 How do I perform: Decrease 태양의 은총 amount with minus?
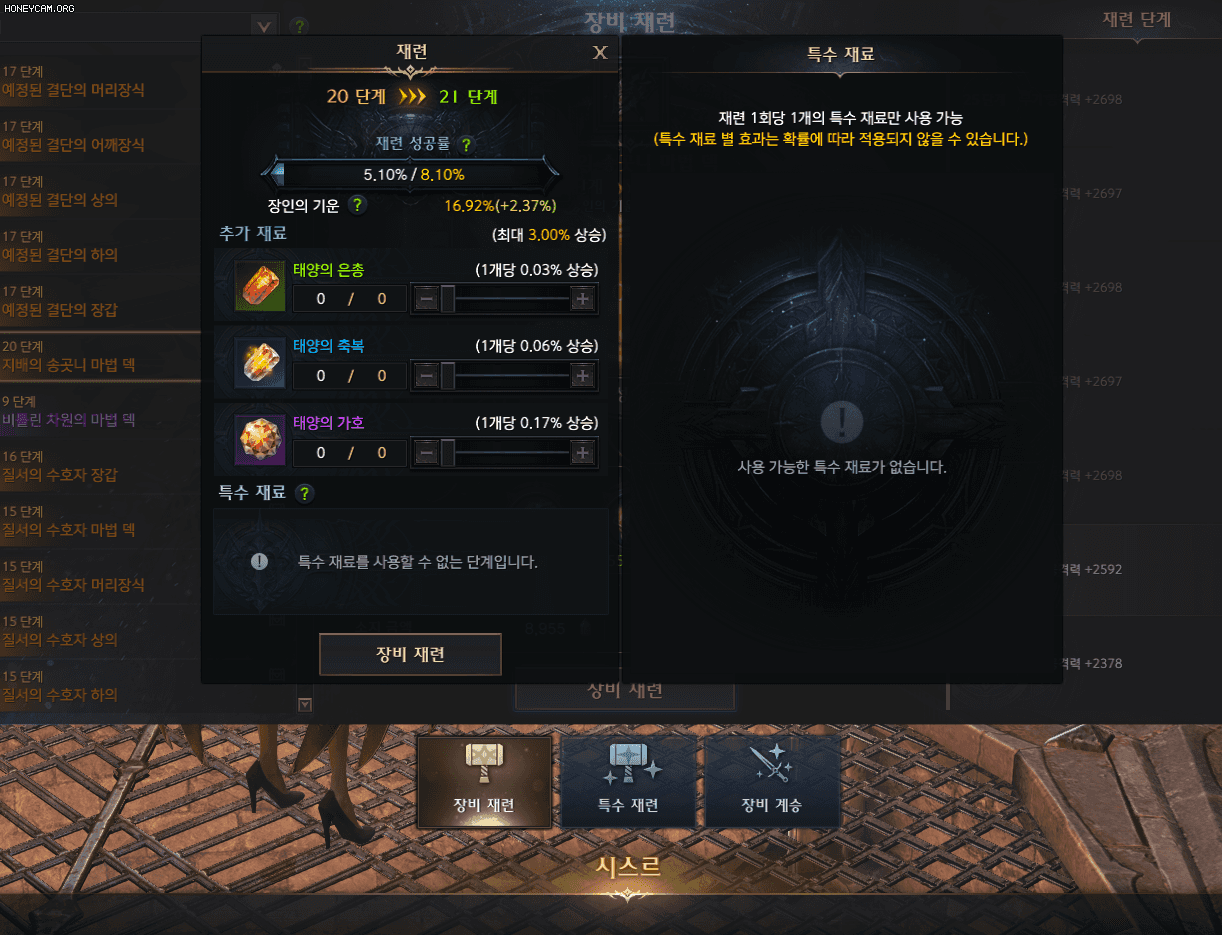[426, 298]
